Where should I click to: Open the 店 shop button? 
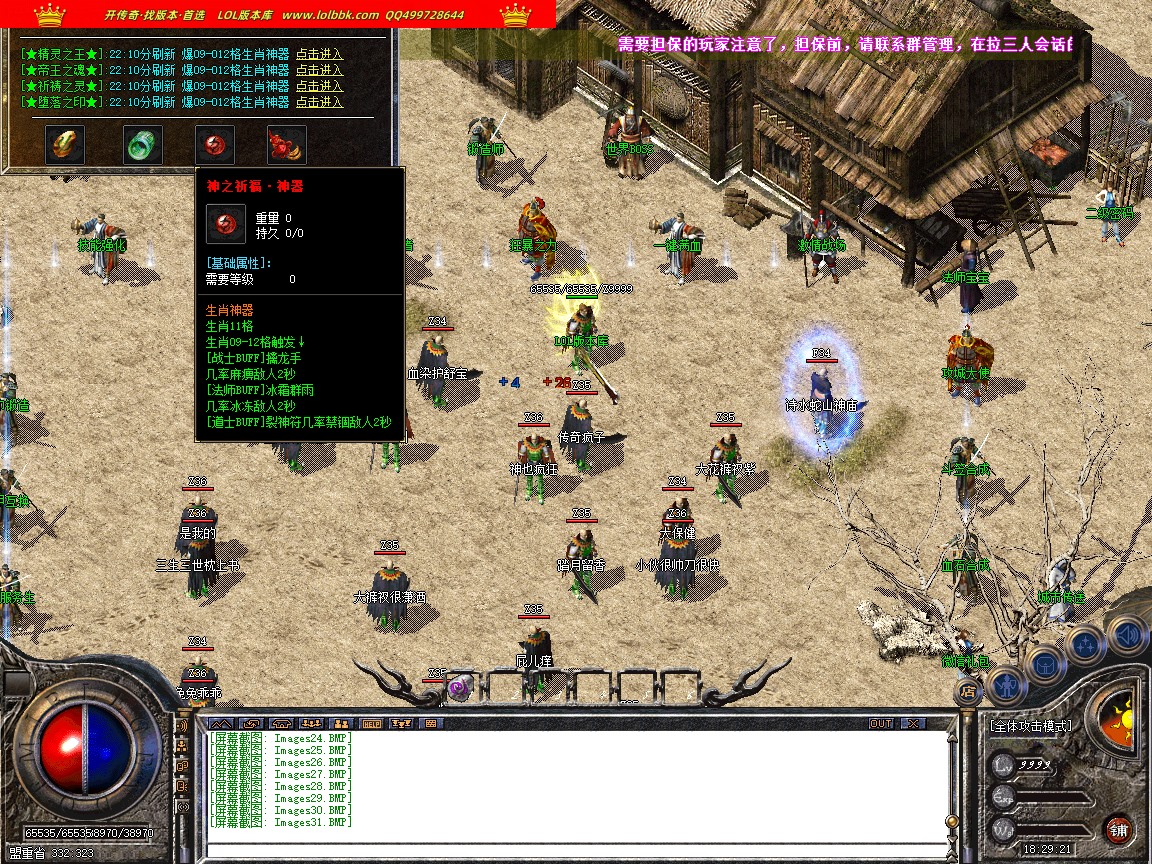[968, 689]
